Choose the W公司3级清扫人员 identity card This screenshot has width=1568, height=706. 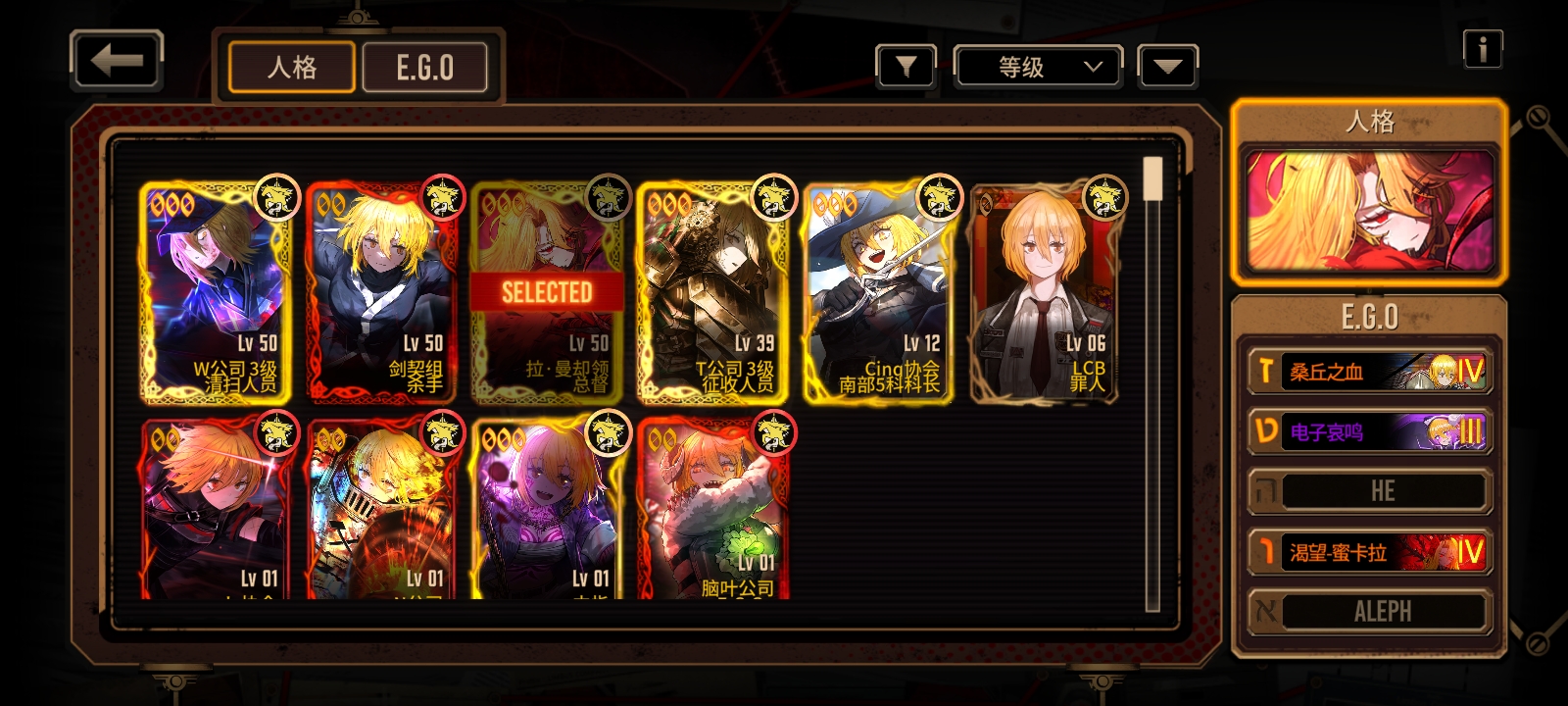[x=217, y=292]
